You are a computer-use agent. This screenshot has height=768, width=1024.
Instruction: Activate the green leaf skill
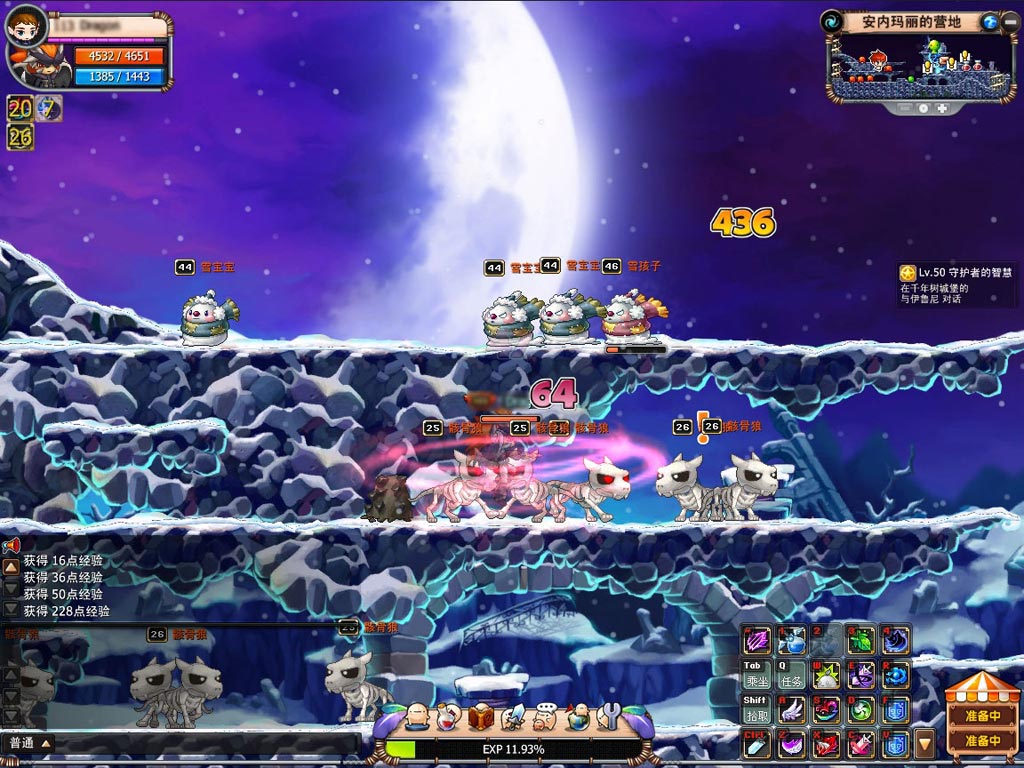861,640
